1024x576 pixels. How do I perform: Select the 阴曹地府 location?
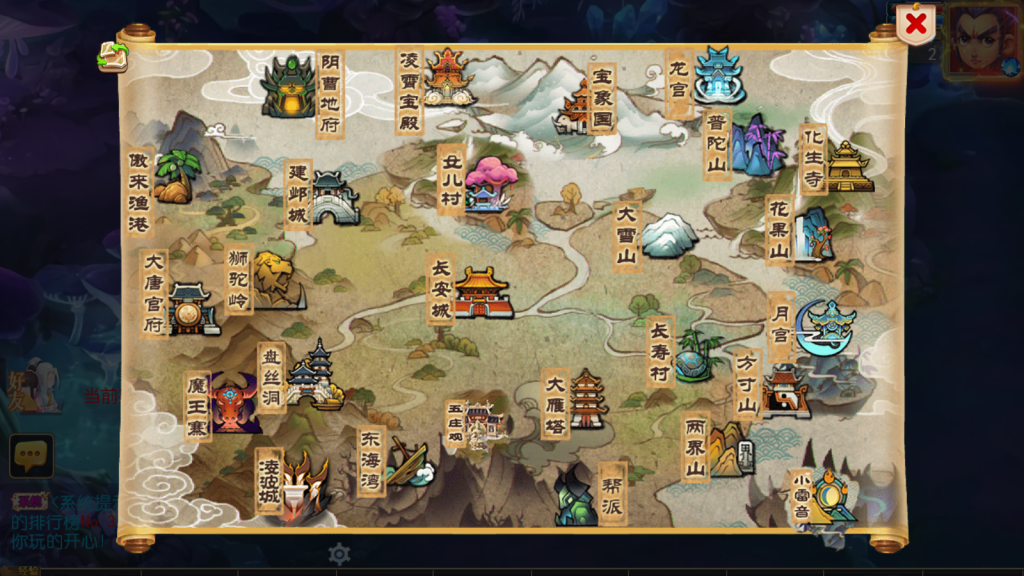click(x=290, y=86)
